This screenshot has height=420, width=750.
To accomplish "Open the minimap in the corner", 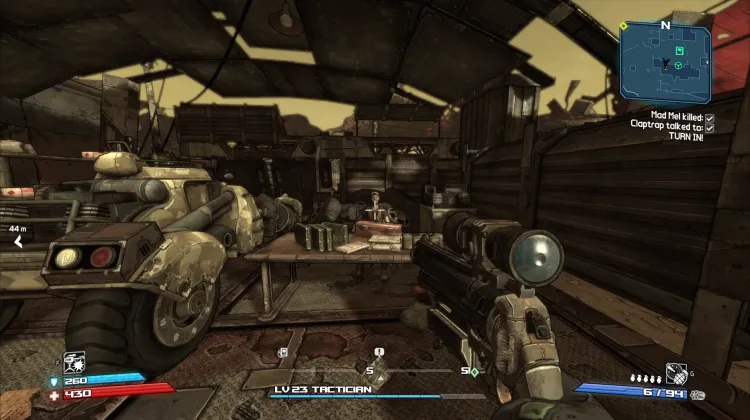I will pyautogui.click(x=664, y=61).
